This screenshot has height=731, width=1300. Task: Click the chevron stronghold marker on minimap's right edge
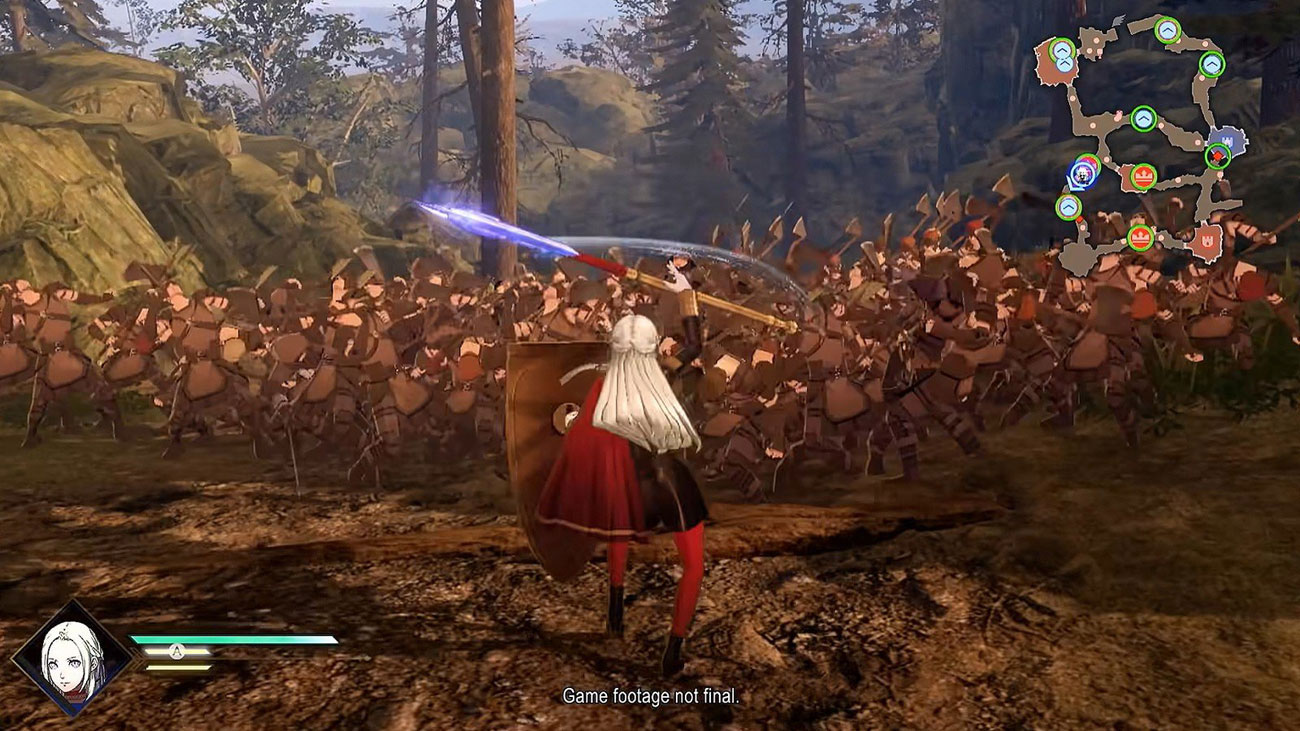(x=1210, y=62)
